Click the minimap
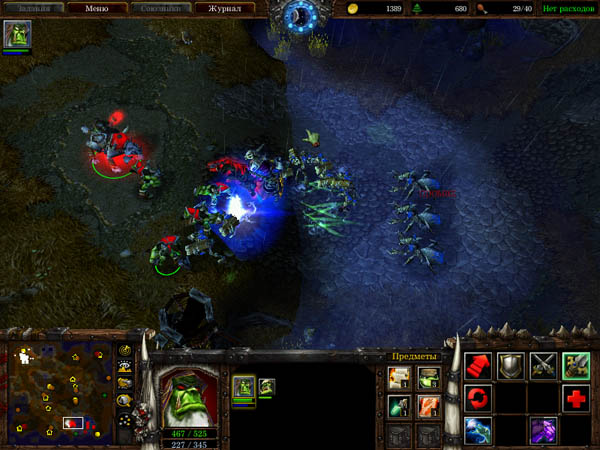This screenshot has width=600, height=450. [x=58, y=392]
